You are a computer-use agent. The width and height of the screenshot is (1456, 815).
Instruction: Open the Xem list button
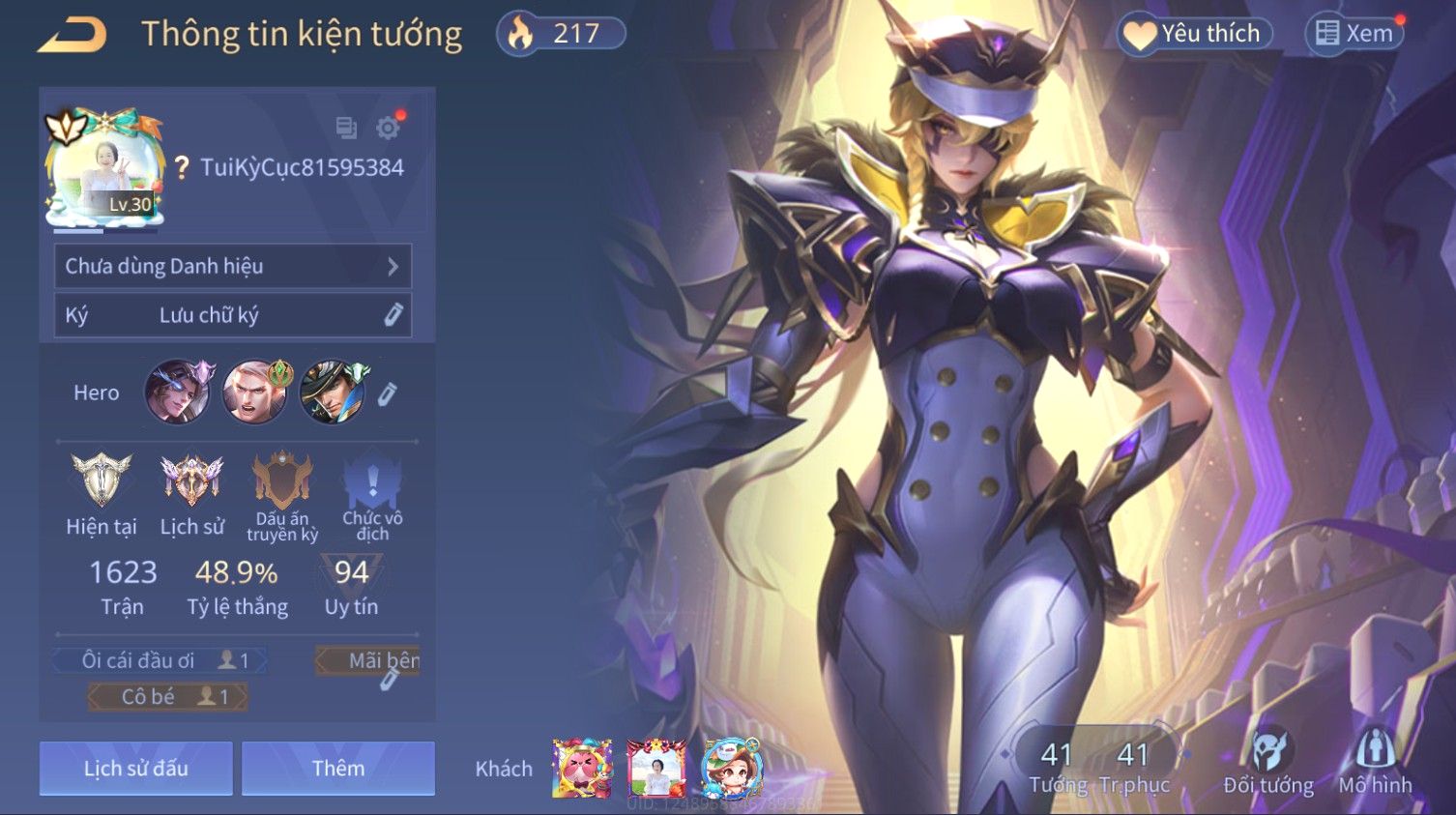1354,34
